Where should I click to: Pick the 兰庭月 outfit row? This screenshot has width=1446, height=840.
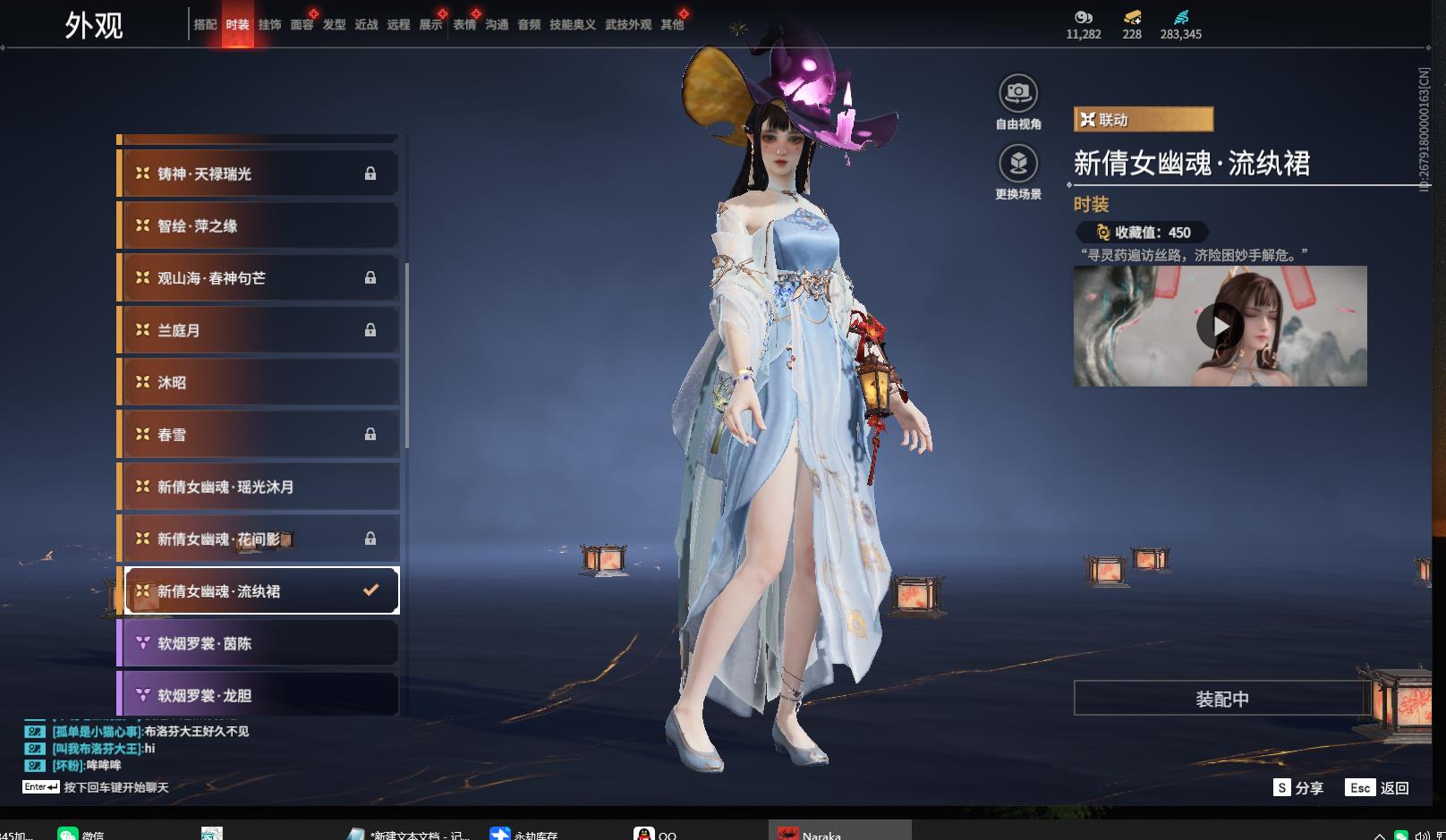coord(259,330)
